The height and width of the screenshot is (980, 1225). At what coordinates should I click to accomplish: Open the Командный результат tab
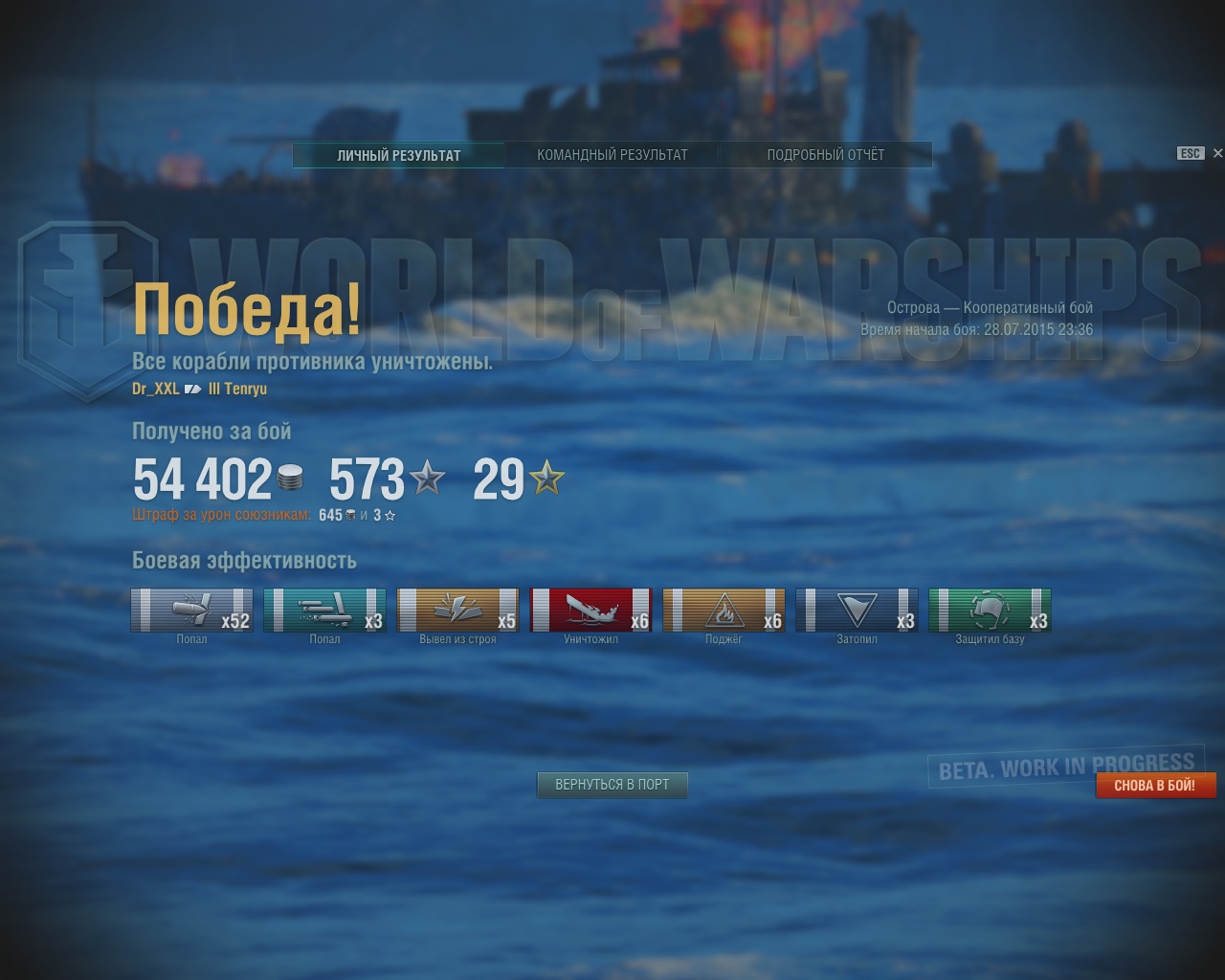[612, 155]
